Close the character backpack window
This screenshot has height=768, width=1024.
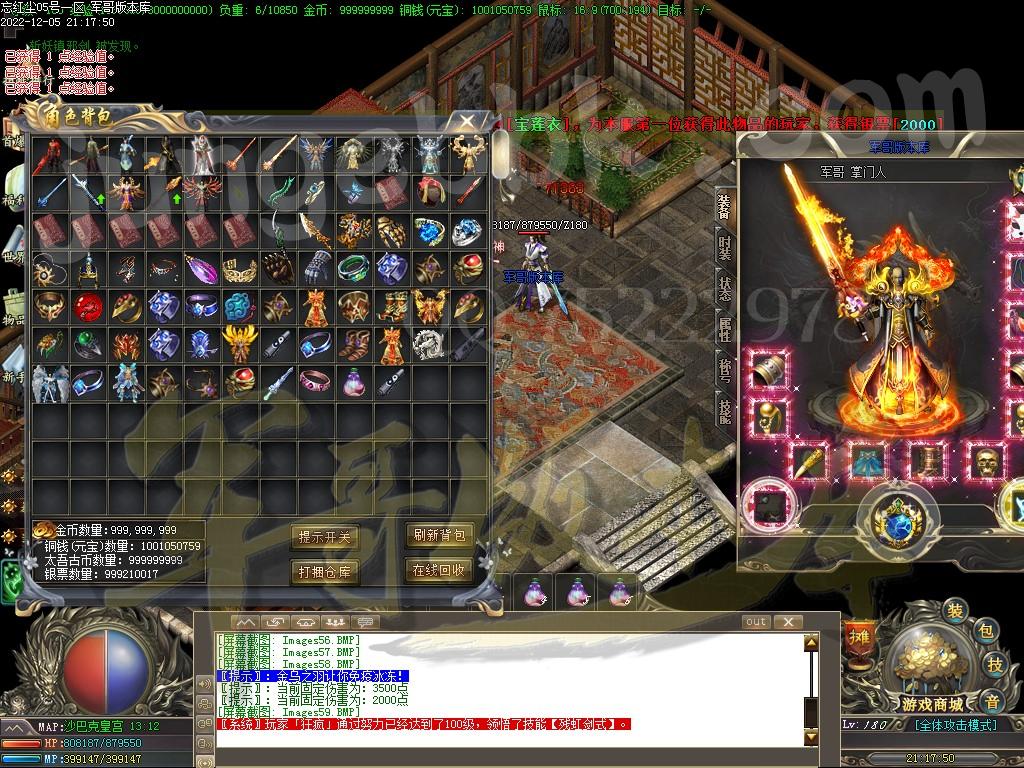click(468, 122)
